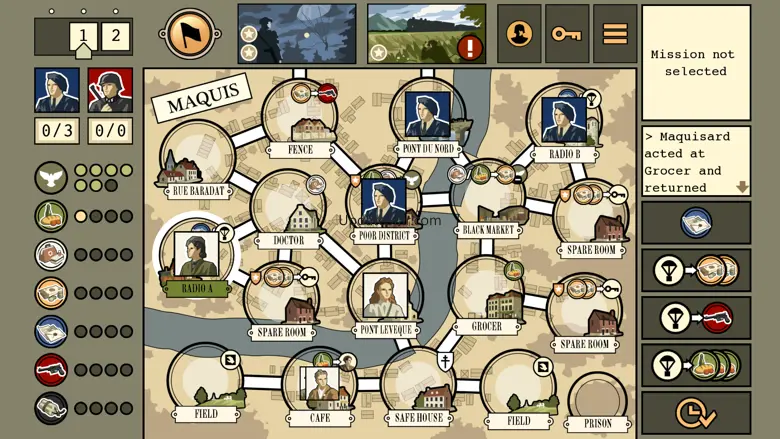Select the Maquisard at Radio A
This screenshot has height=439, width=780.
coord(196,254)
